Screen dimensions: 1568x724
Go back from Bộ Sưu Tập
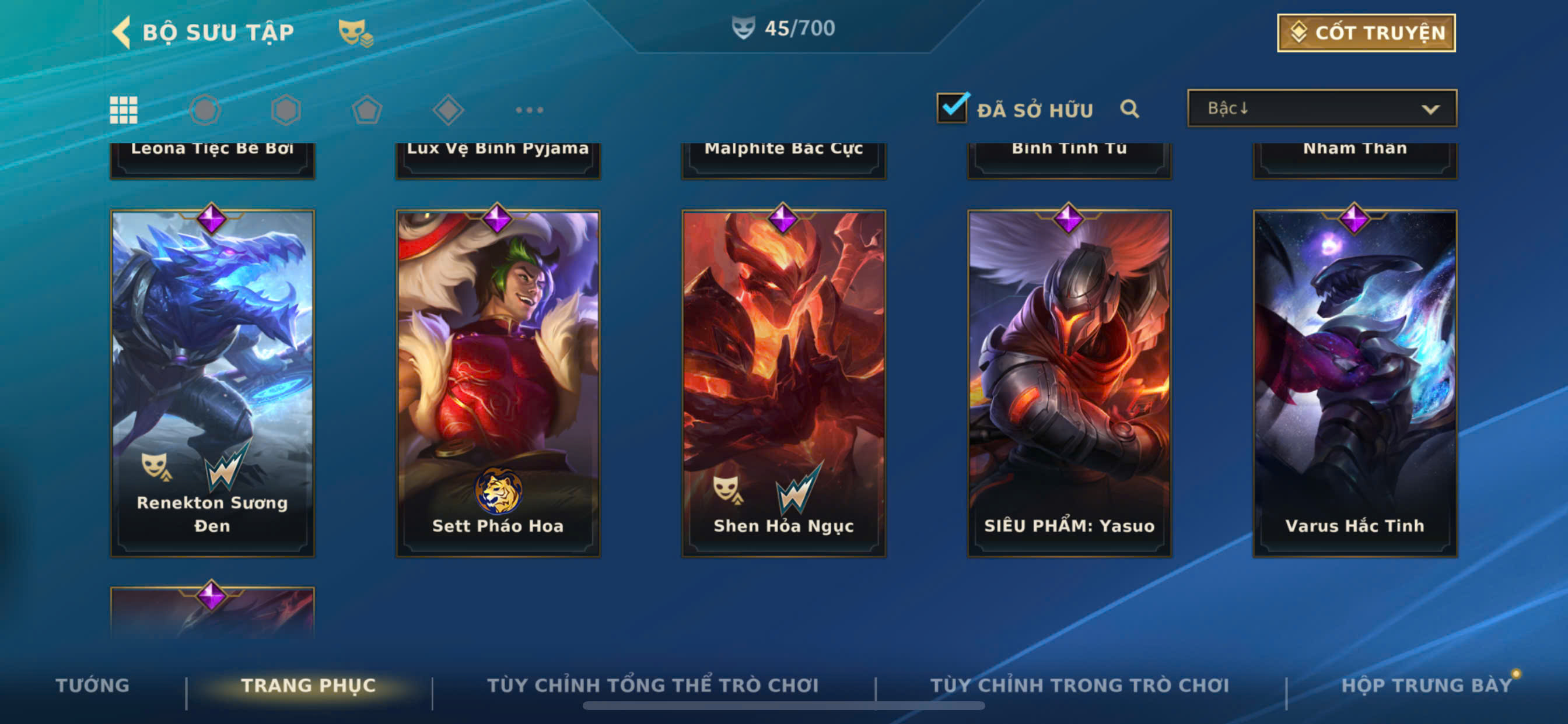coord(123,32)
